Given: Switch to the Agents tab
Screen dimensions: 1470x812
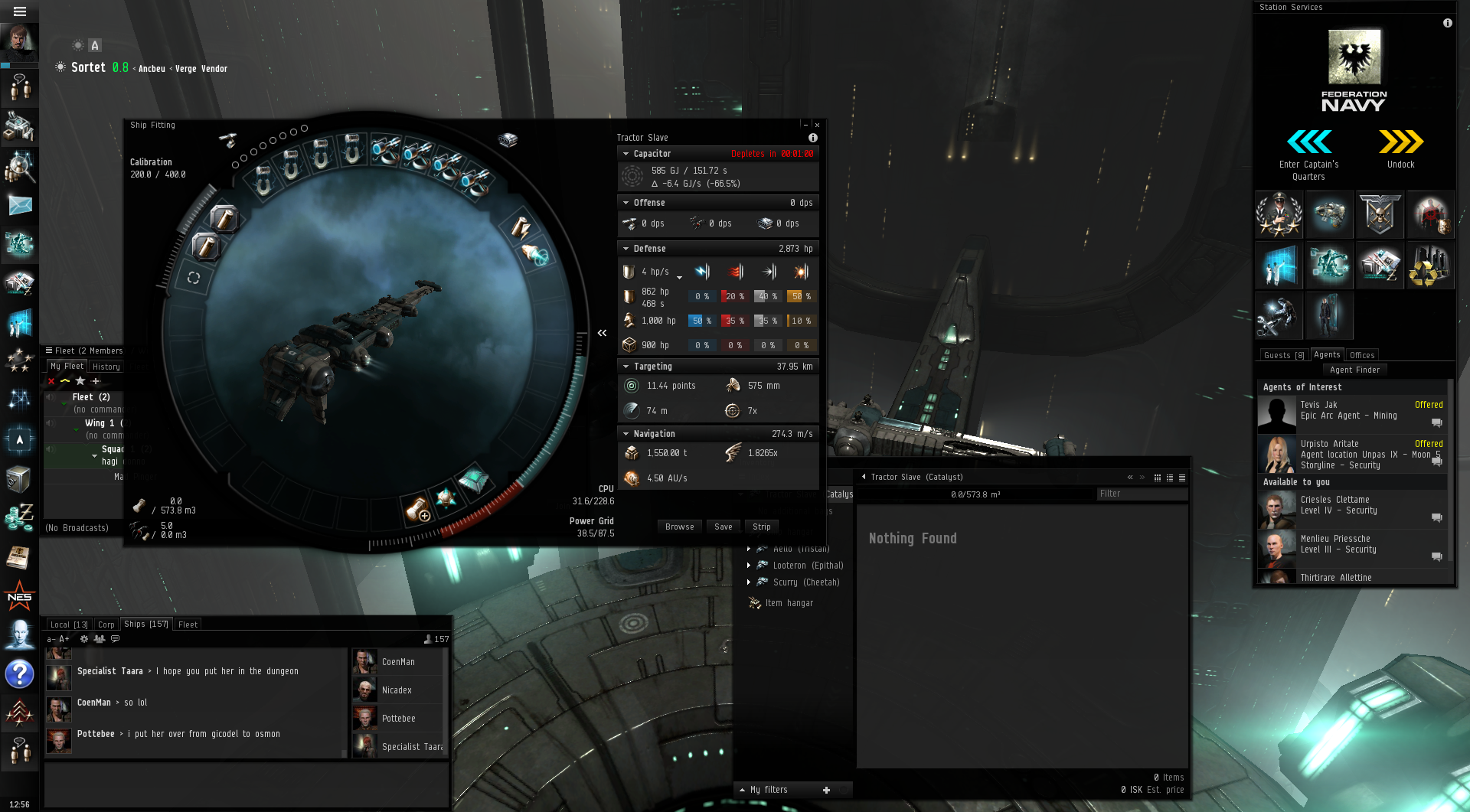Looking at the screenshot, I should pos(1327,355).
